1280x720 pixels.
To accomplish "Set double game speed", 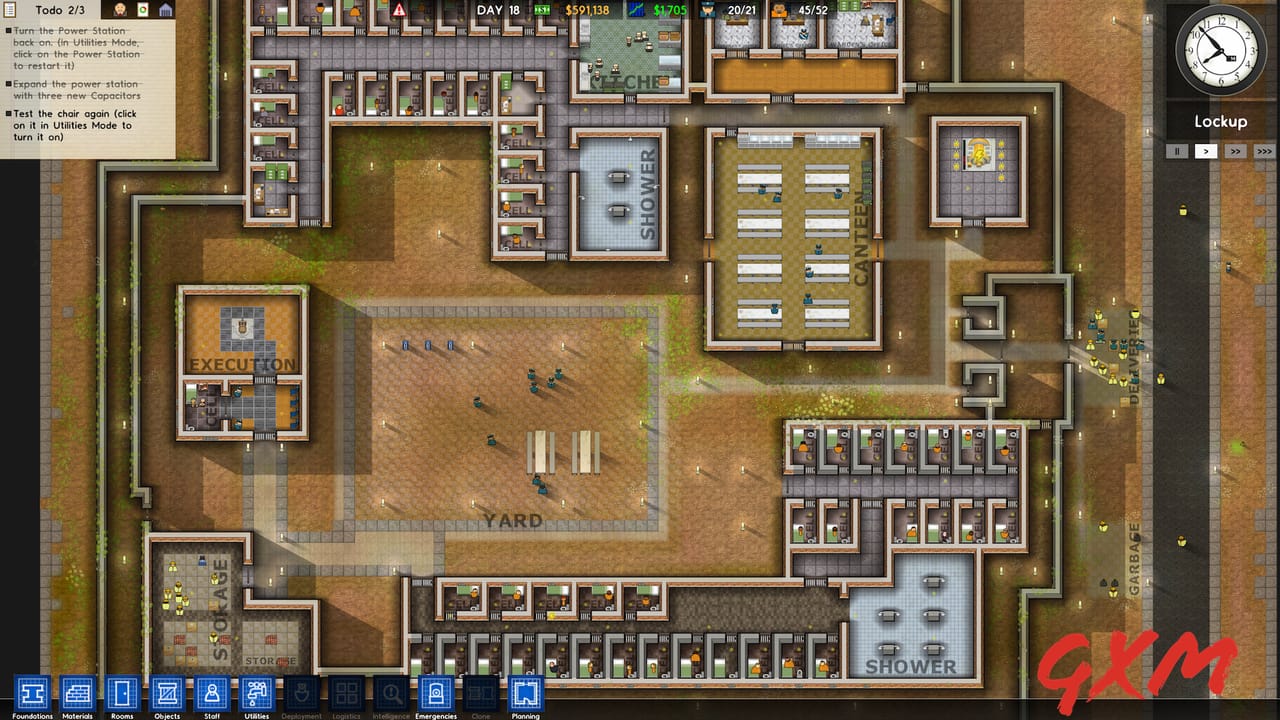I will click(1236, 151).
